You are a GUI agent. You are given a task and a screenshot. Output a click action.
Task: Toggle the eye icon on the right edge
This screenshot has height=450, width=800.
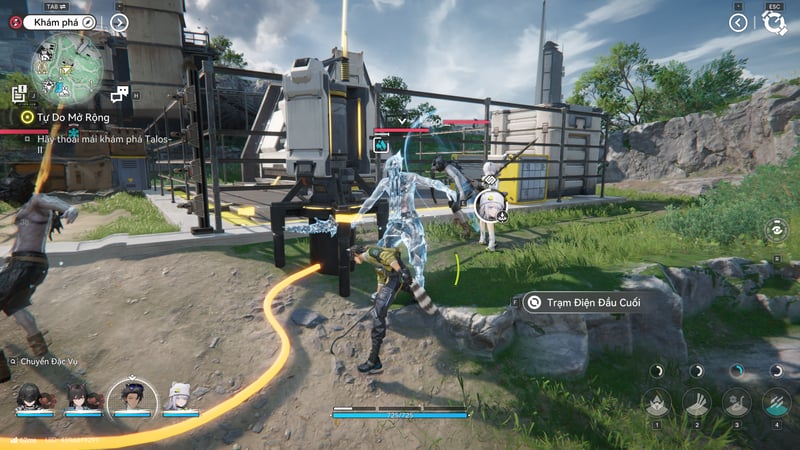click(x=777, y=229)
